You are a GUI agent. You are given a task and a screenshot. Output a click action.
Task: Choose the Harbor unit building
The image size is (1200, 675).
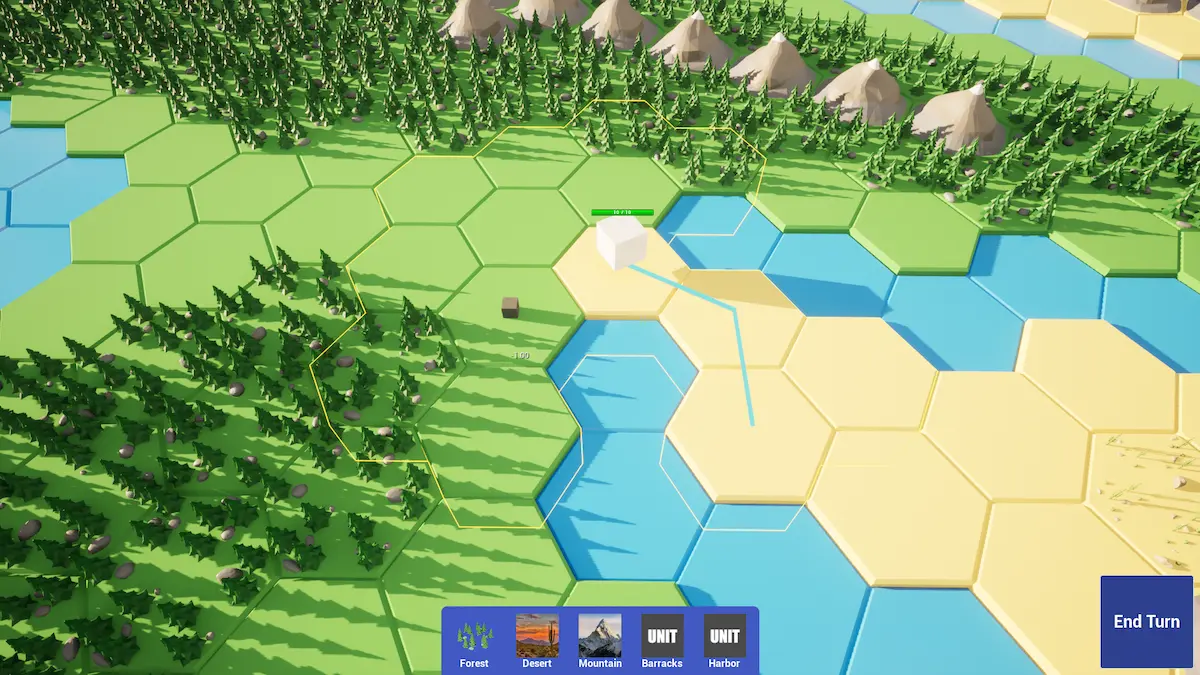724,640
